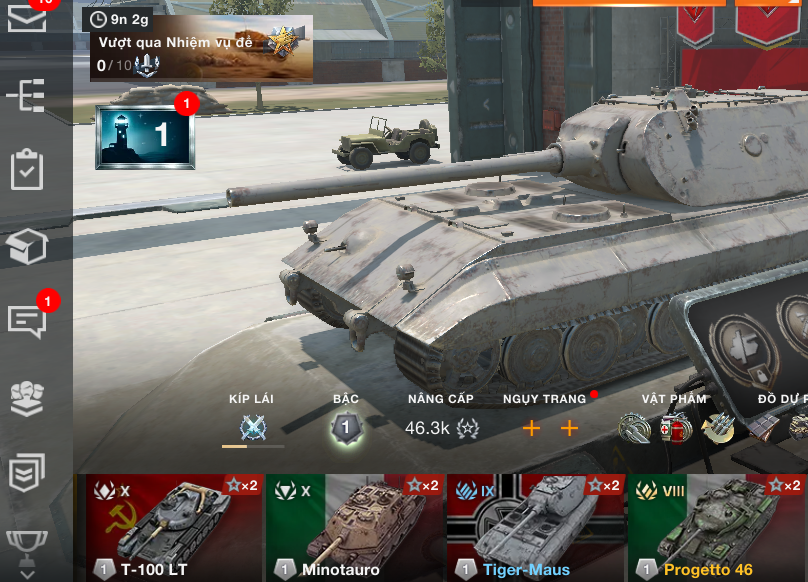Open the trophy tournaments icon
808x582 pixels.
tap(27, 545)
